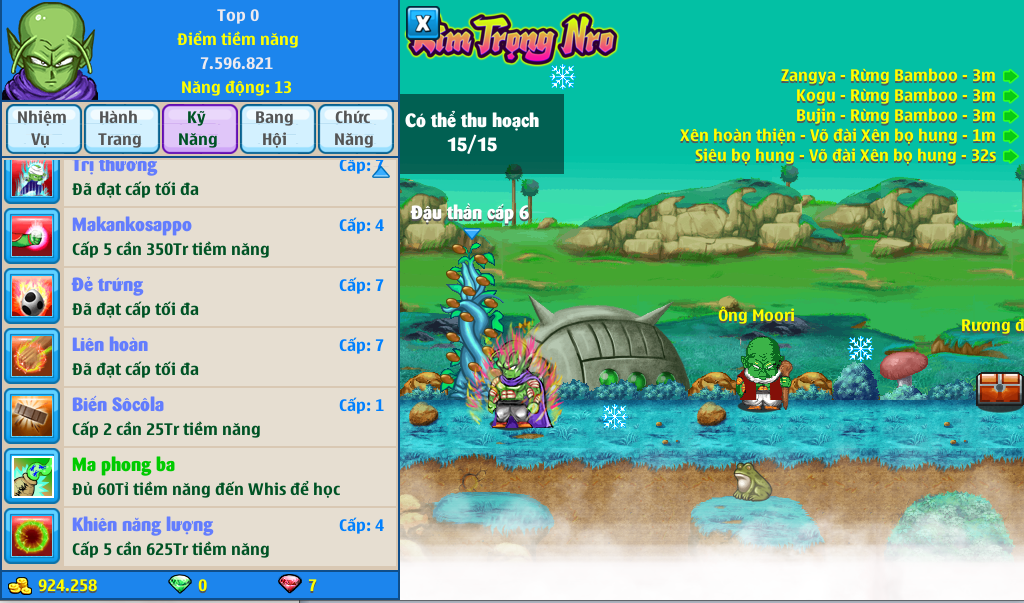
Task: Choose the Khiên năng lượng skill
Action: pyautogui.click(x=200, y=537)
